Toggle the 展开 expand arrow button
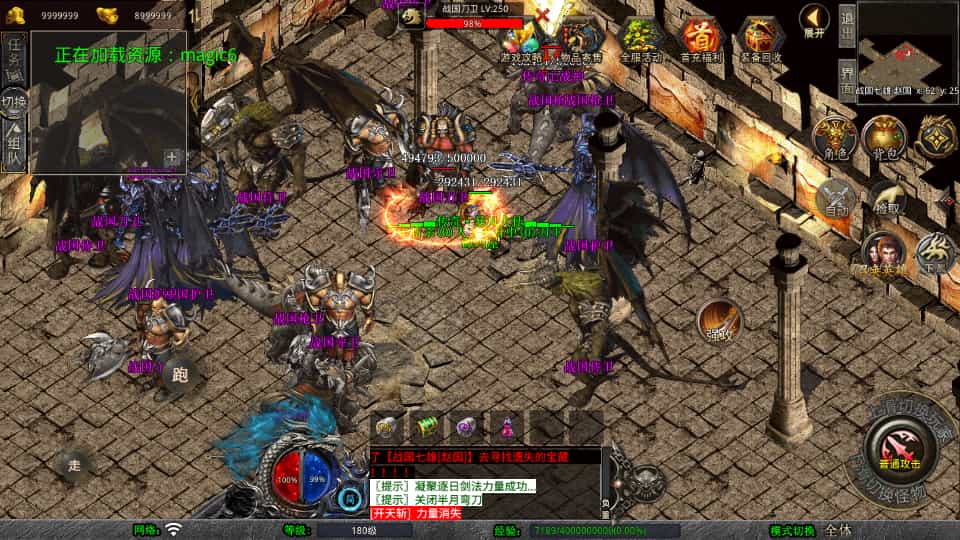Screen dimensions: 960x540 (x=815, y=19)
